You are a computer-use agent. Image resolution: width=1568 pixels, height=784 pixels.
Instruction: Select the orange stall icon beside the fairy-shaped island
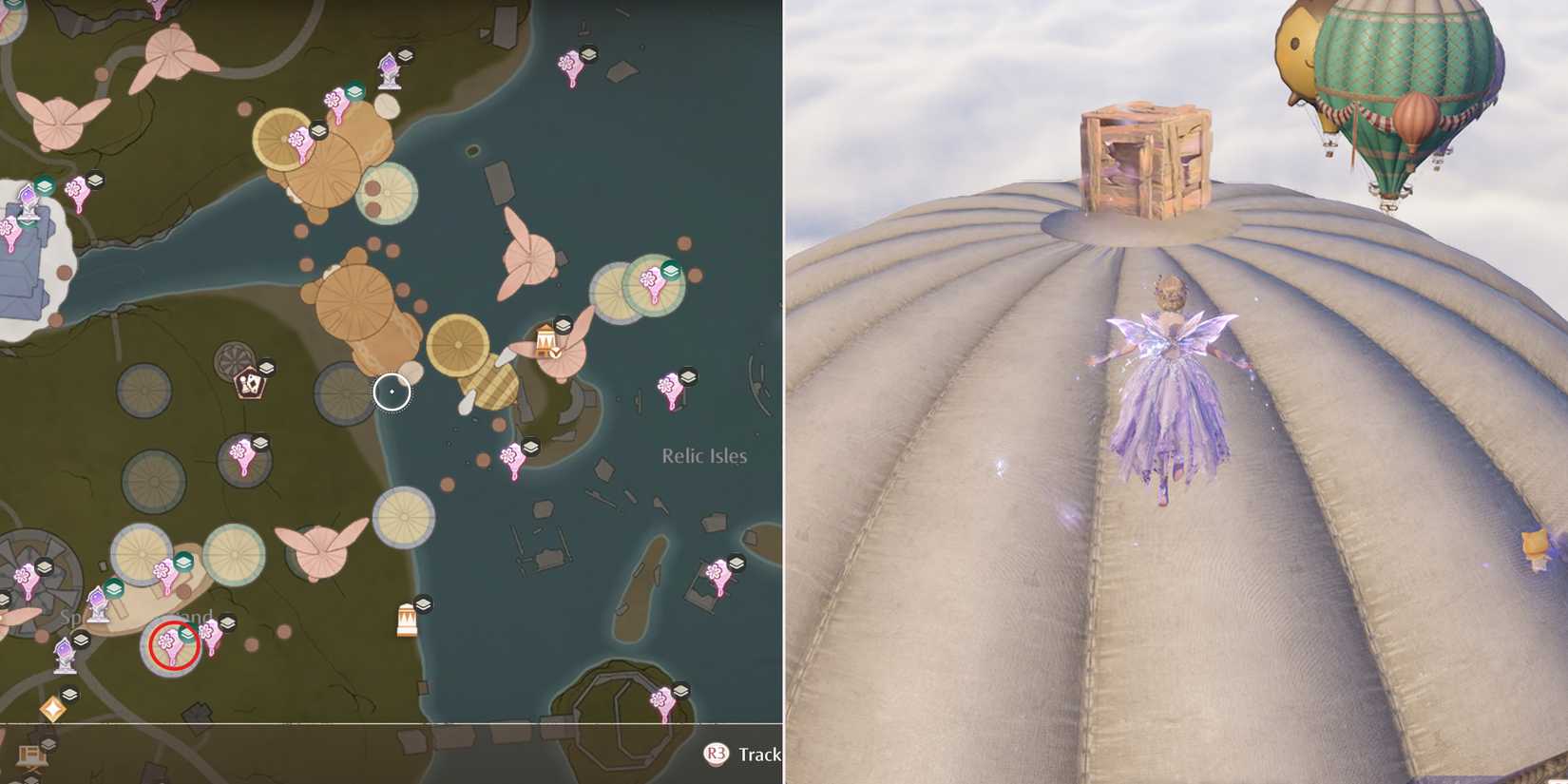[x=547, y=341]
